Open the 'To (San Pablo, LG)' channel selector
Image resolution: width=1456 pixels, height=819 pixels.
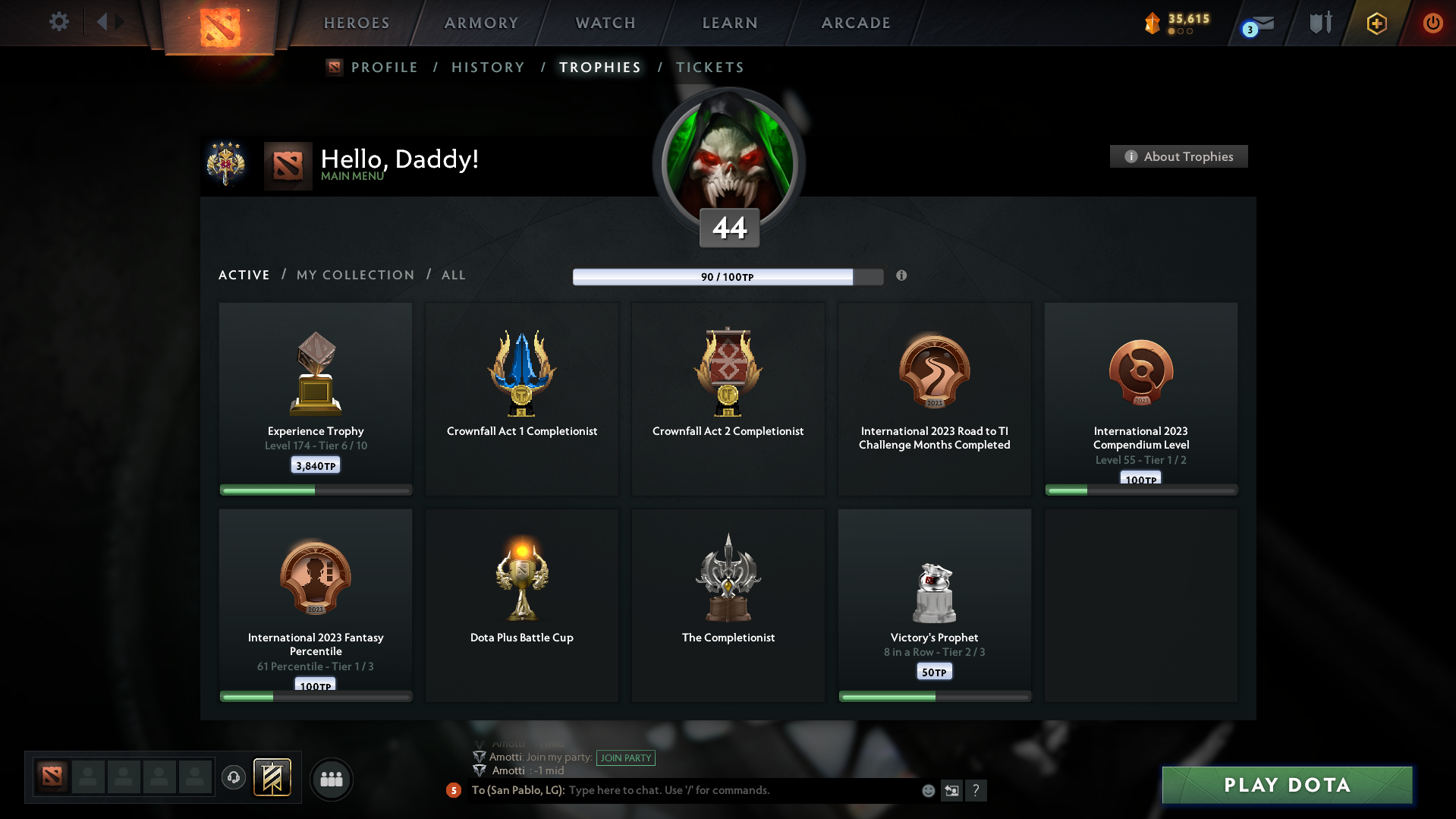517,789
